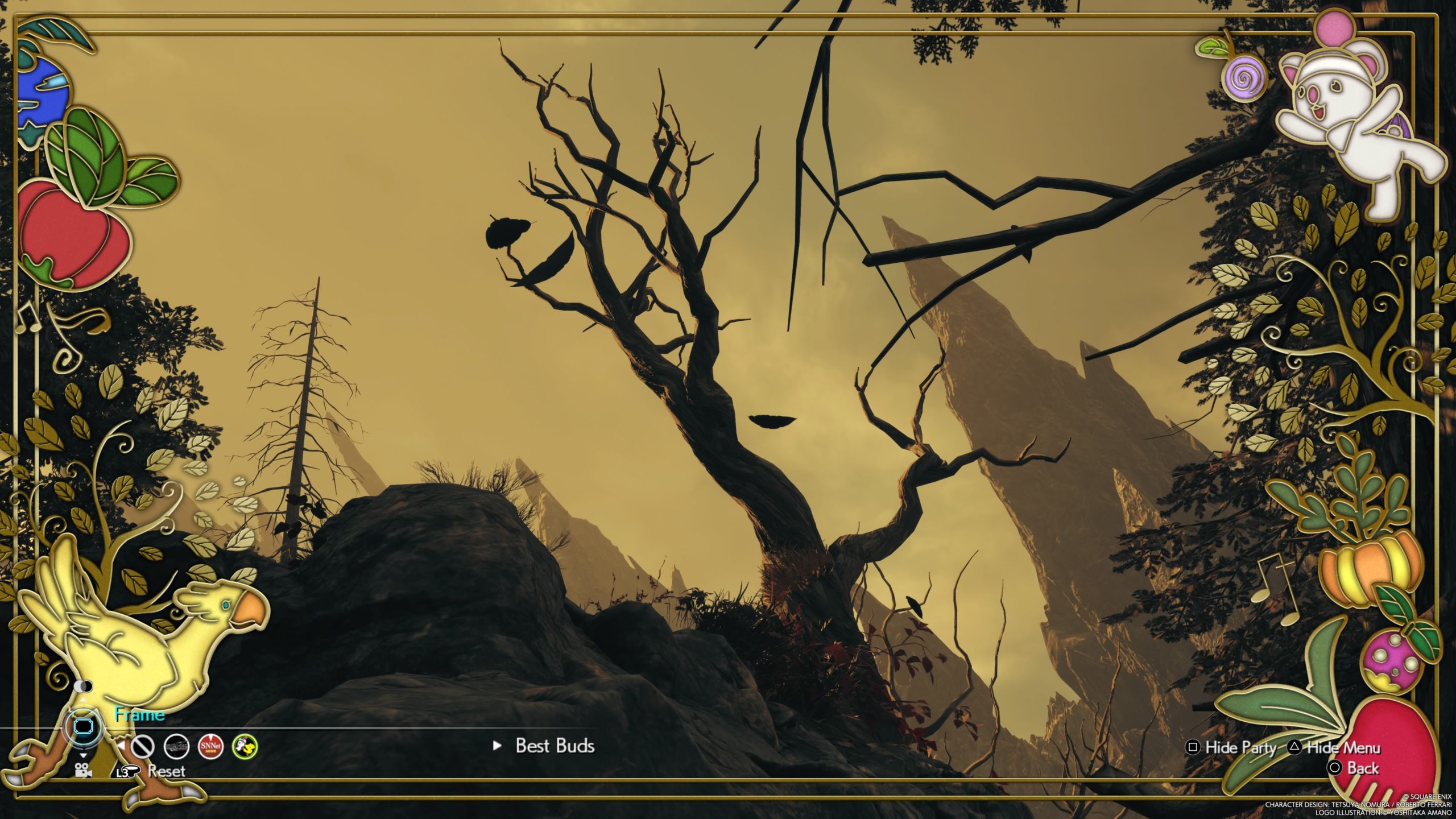Click the Hide Menu option
Viewport: 1456px width, 819px height.
(1343, 747)
